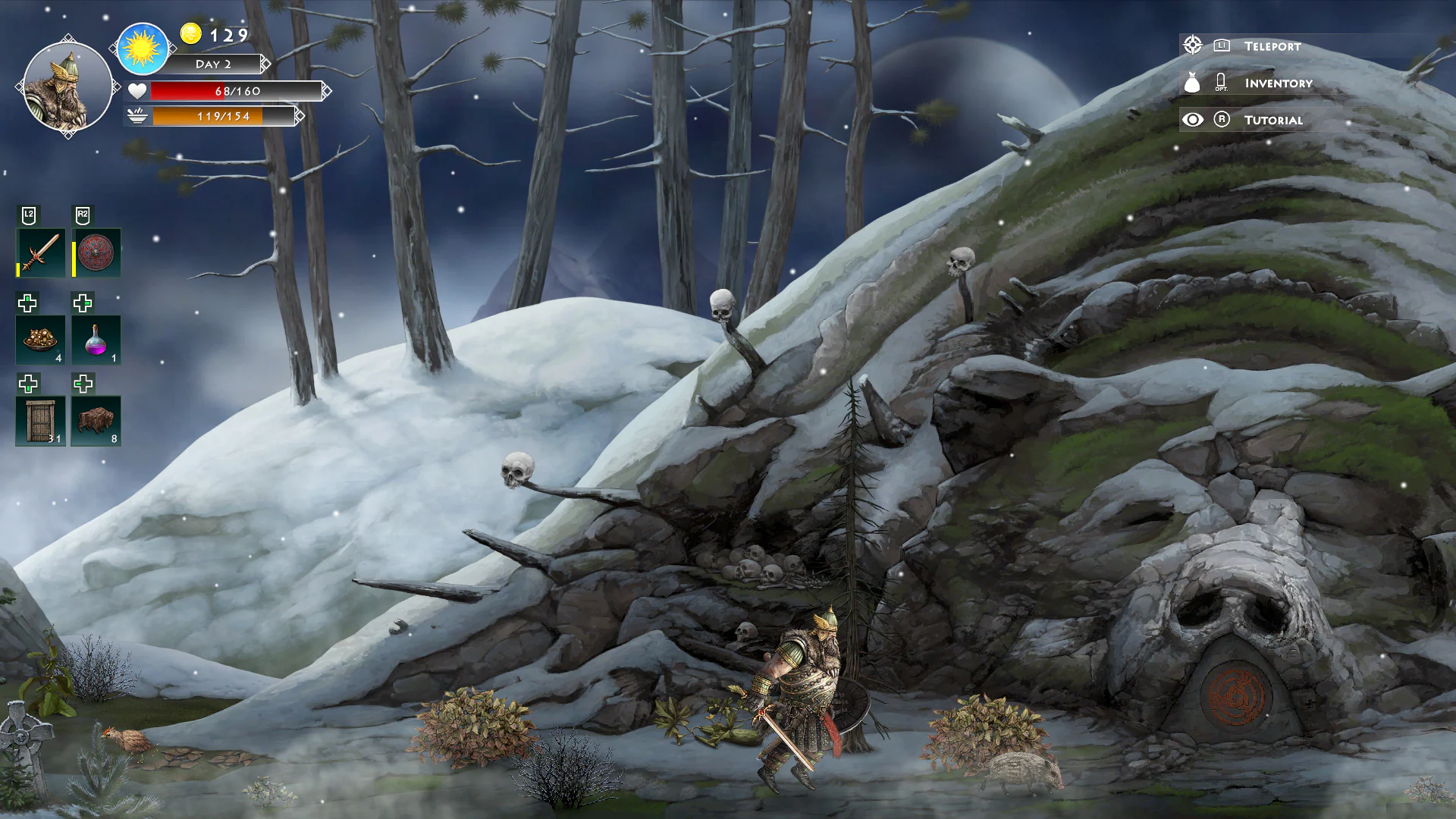1456x819 pixels.
Task: Open Inventory via its text label
Action: coord(1277,83)
